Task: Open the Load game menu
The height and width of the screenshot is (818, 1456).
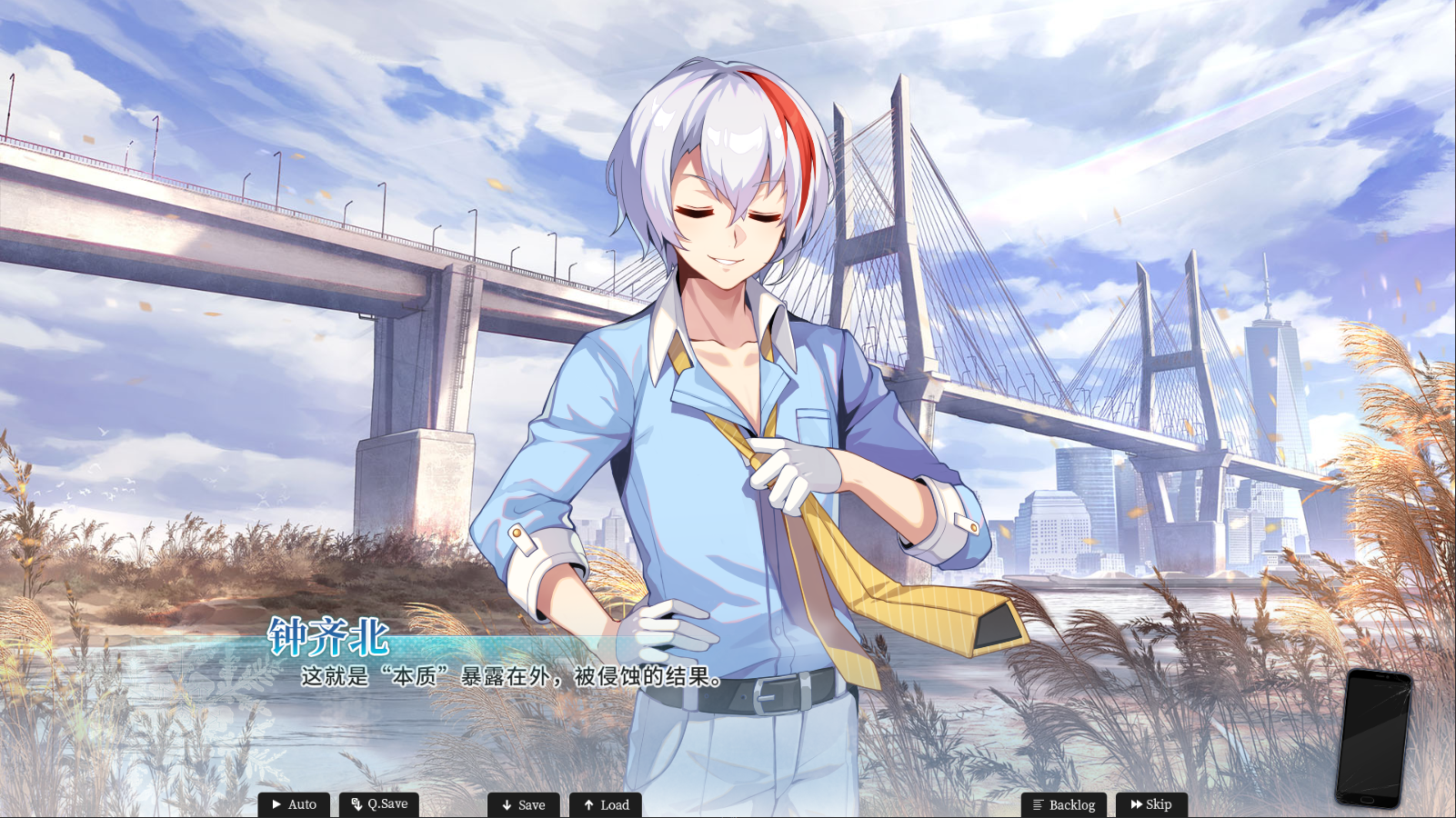Action: [606, 805]
